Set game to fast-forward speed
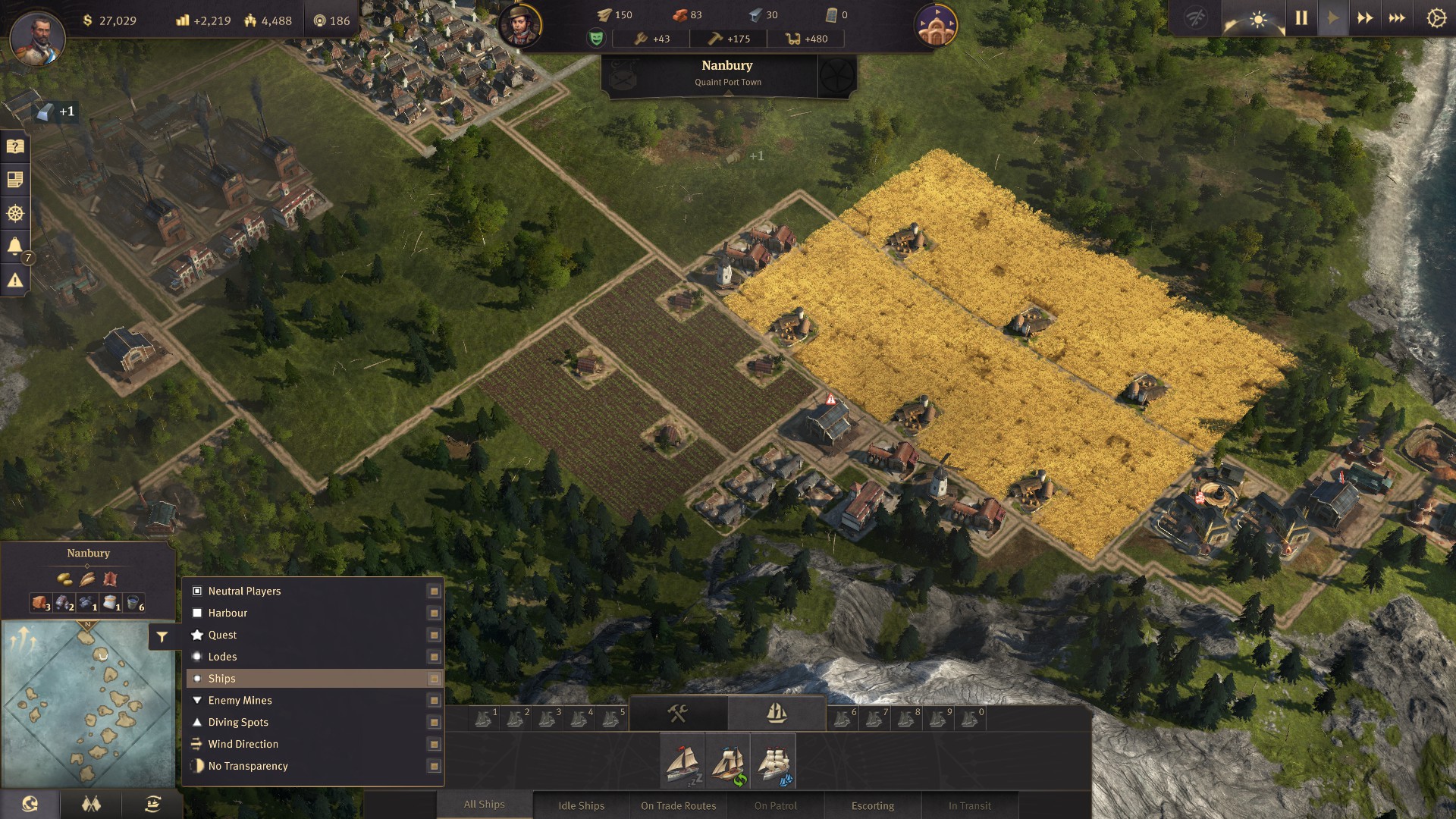1456x819 pixels. 1365,18
